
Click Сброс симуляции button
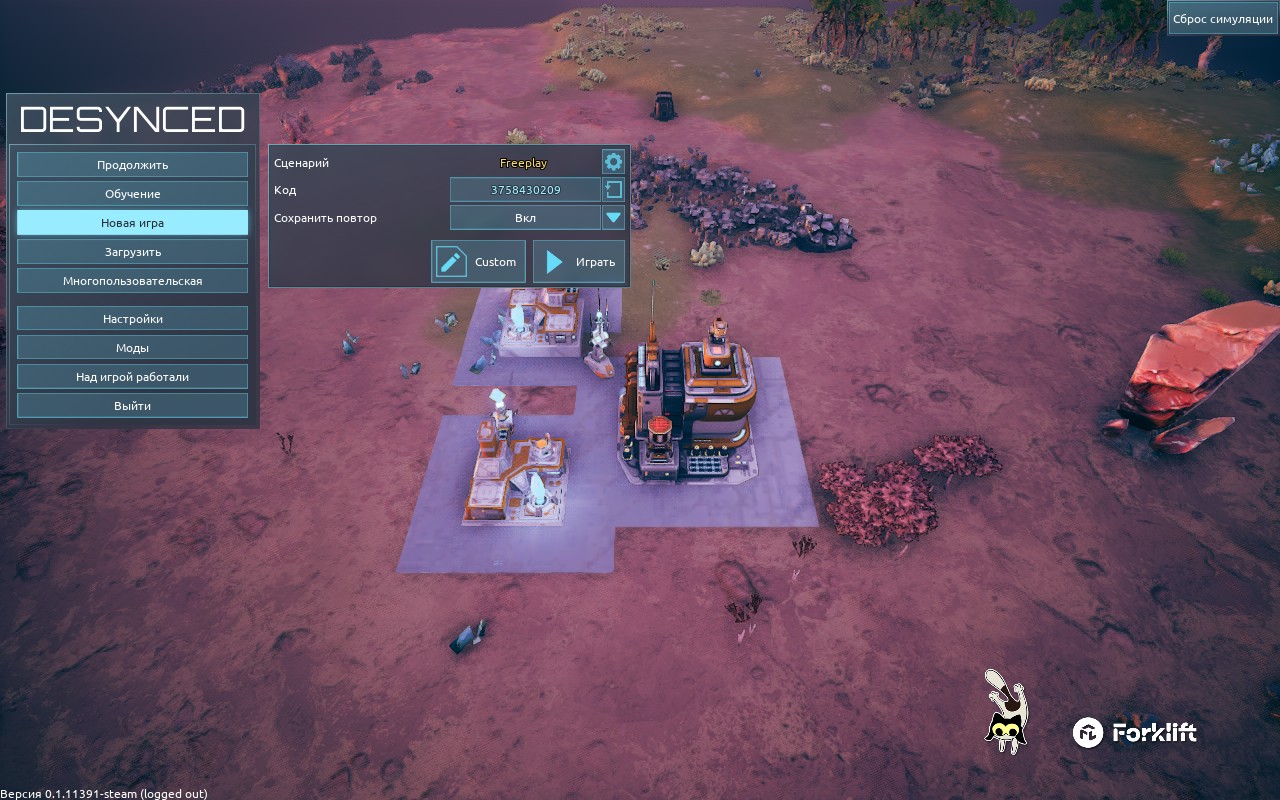(x=1222, y=19)
